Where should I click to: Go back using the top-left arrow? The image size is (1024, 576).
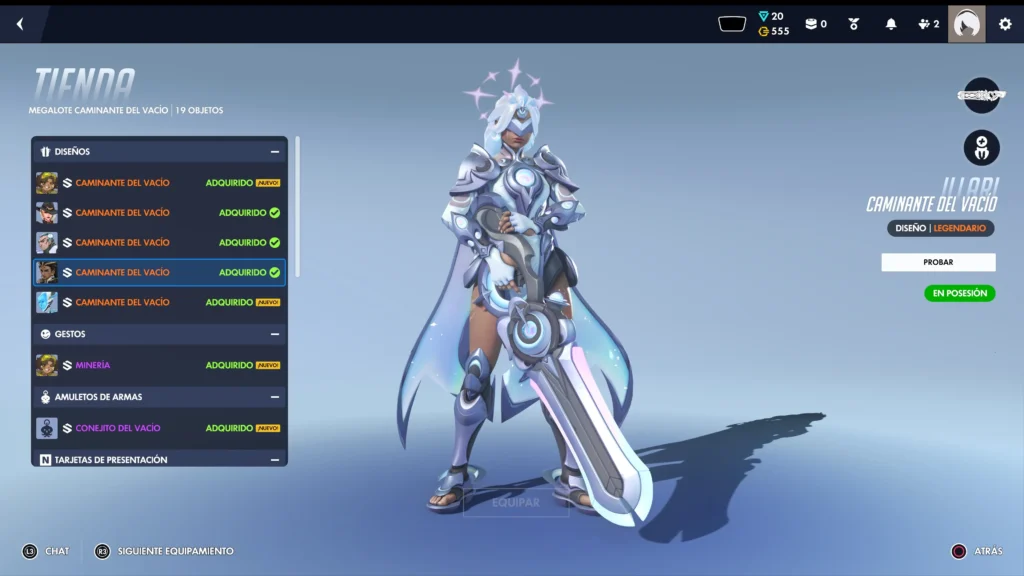[20, 24]
